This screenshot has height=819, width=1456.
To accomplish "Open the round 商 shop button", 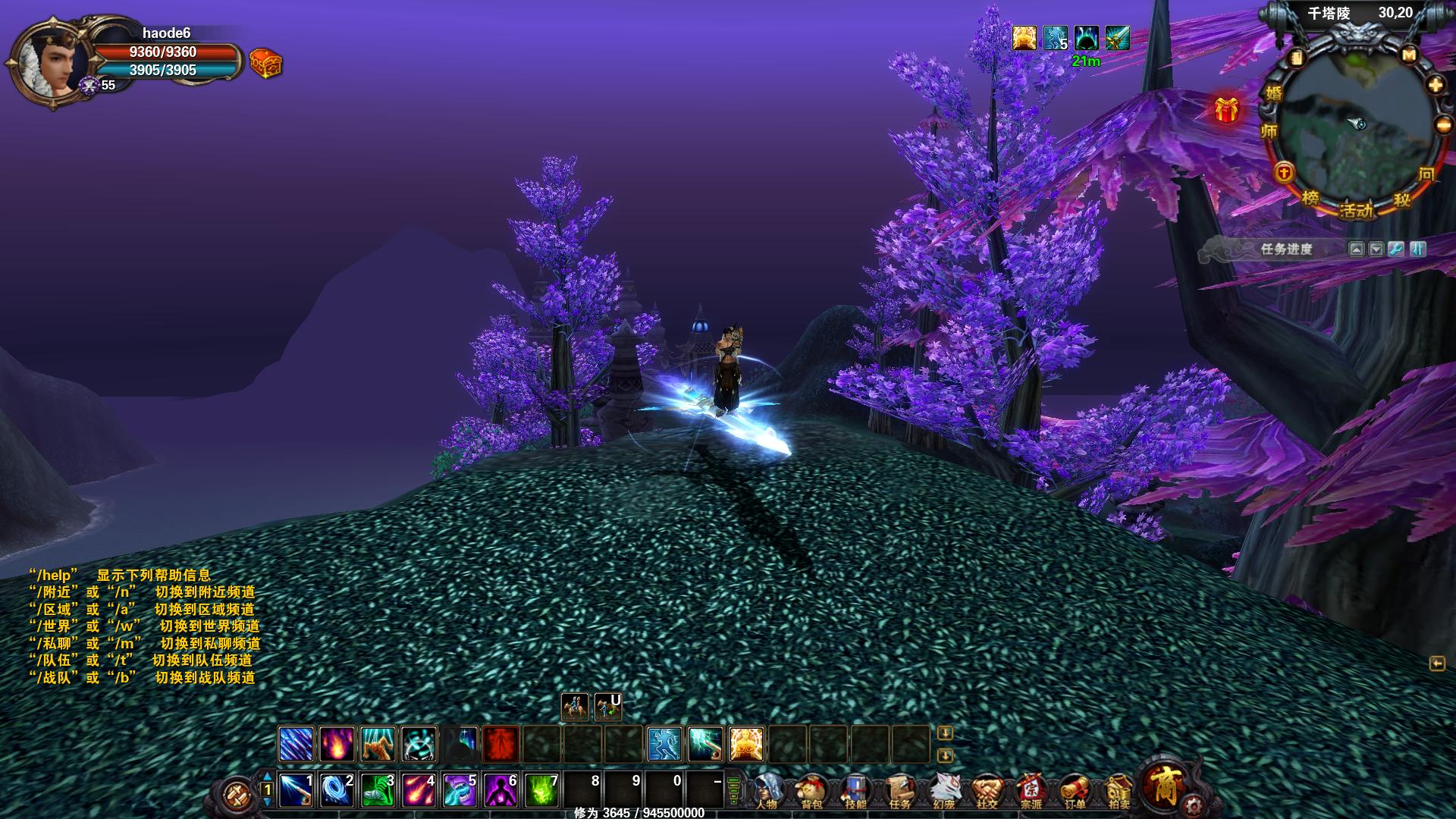I will [x=1163, y=784].
